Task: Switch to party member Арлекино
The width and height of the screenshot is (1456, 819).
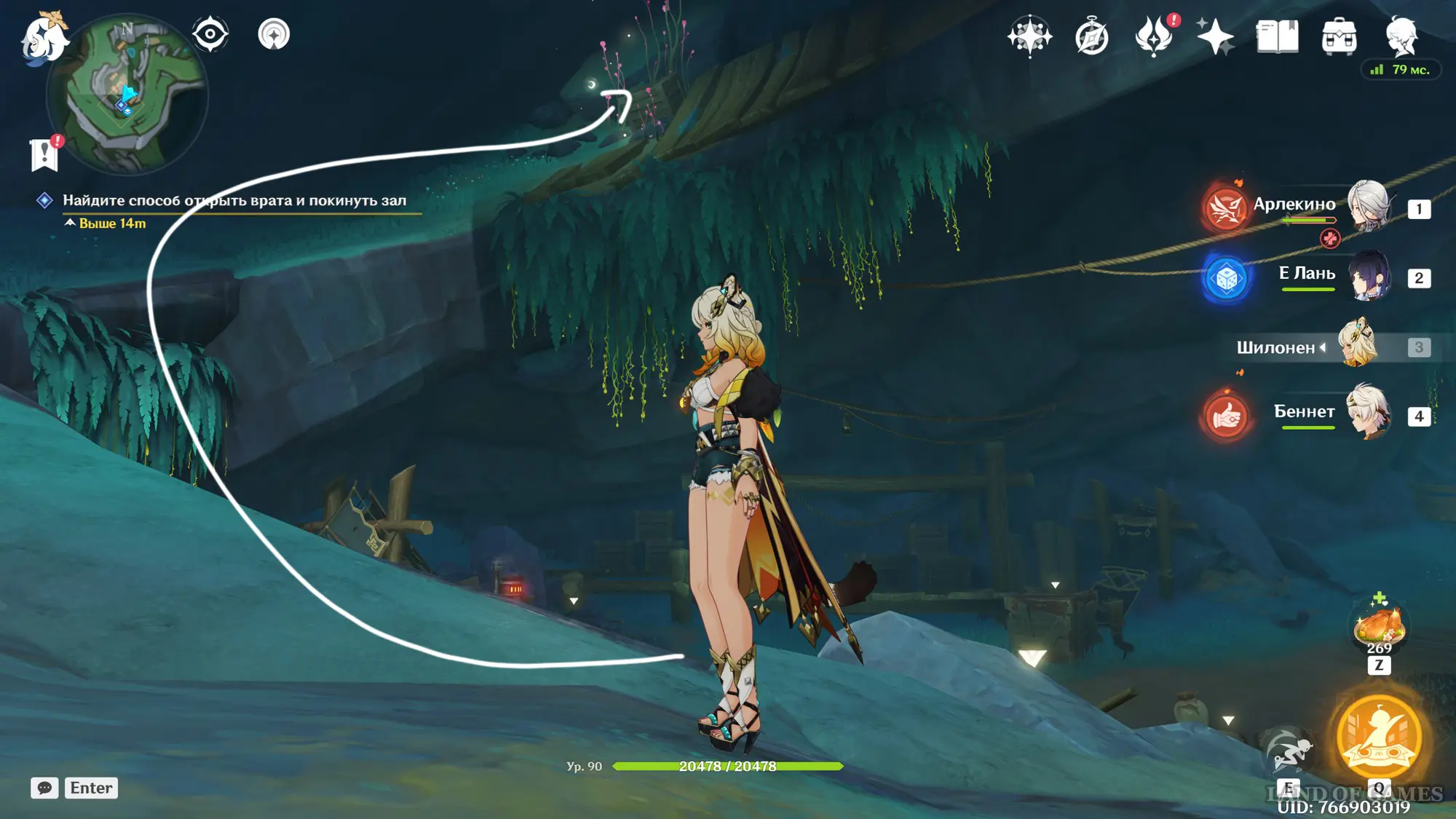Action: tap(1368, 207)
